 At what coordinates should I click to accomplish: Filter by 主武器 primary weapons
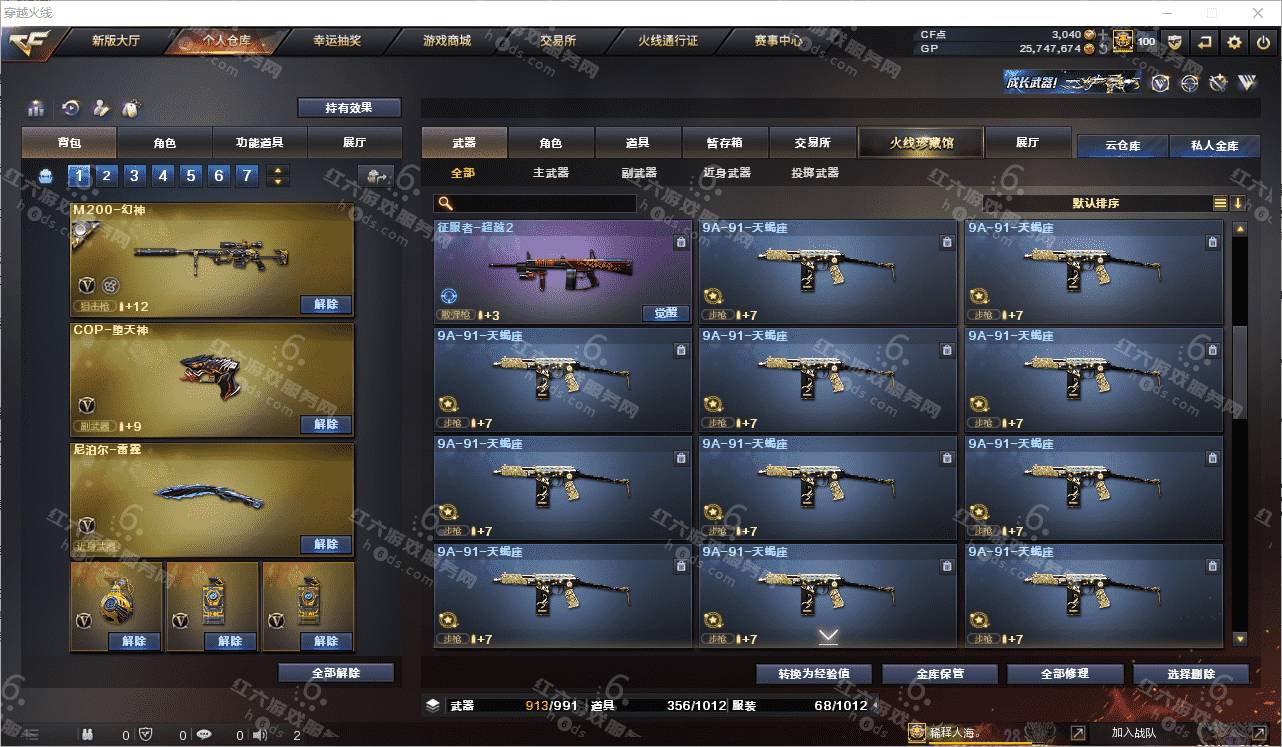[x=551, y=173]
